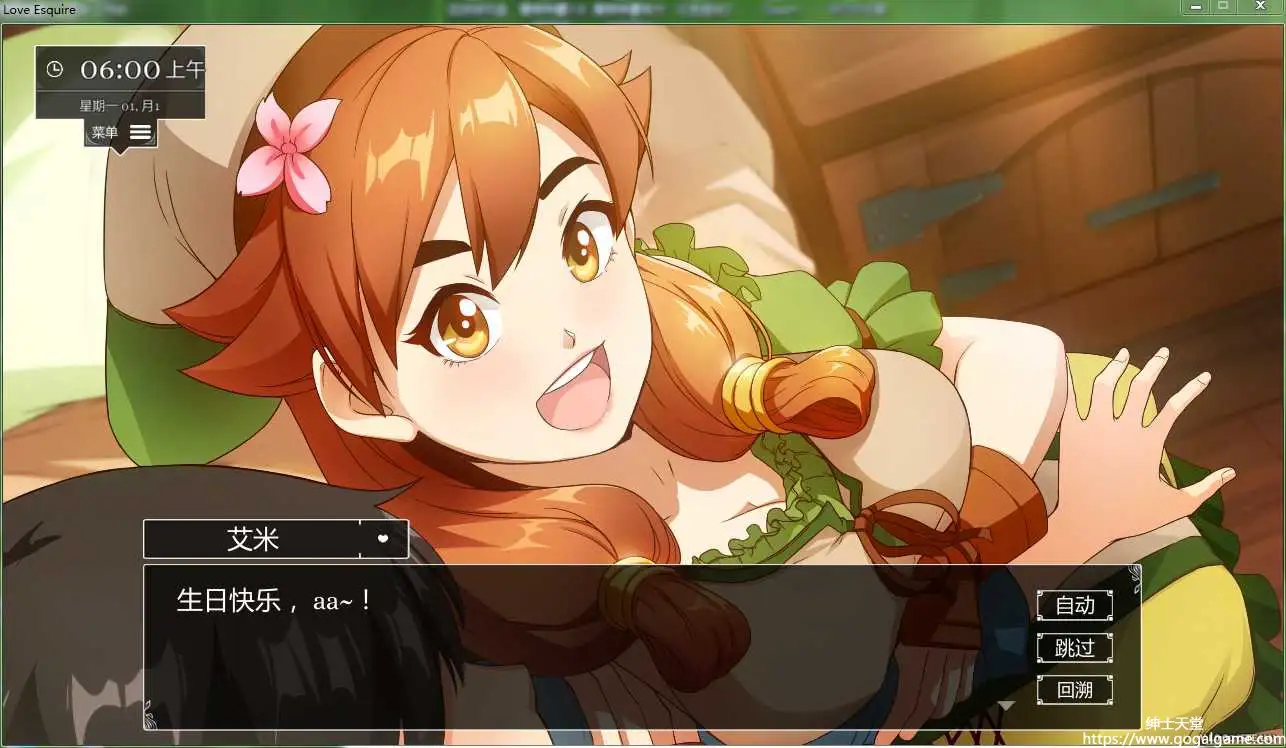Open the 菜单 menu button
The image size is (1286, 748).
[121, 132]
